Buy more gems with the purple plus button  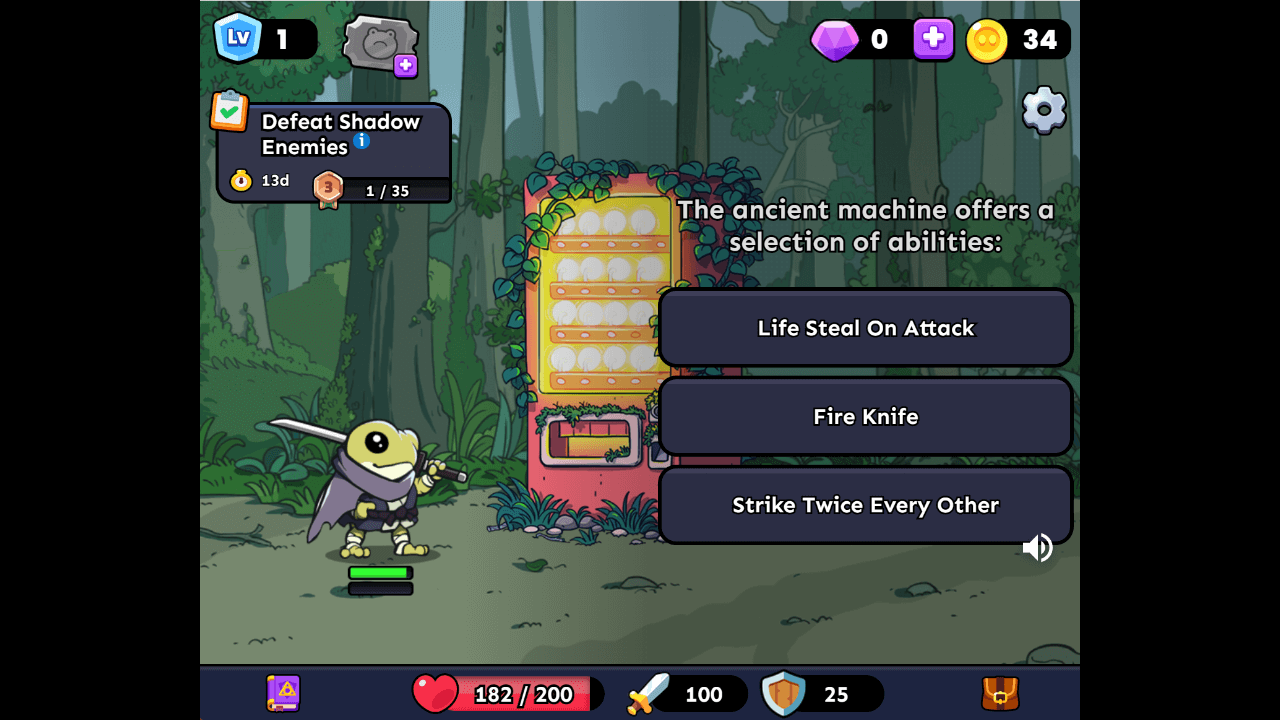pyautogui.click(x=933, y=39)
